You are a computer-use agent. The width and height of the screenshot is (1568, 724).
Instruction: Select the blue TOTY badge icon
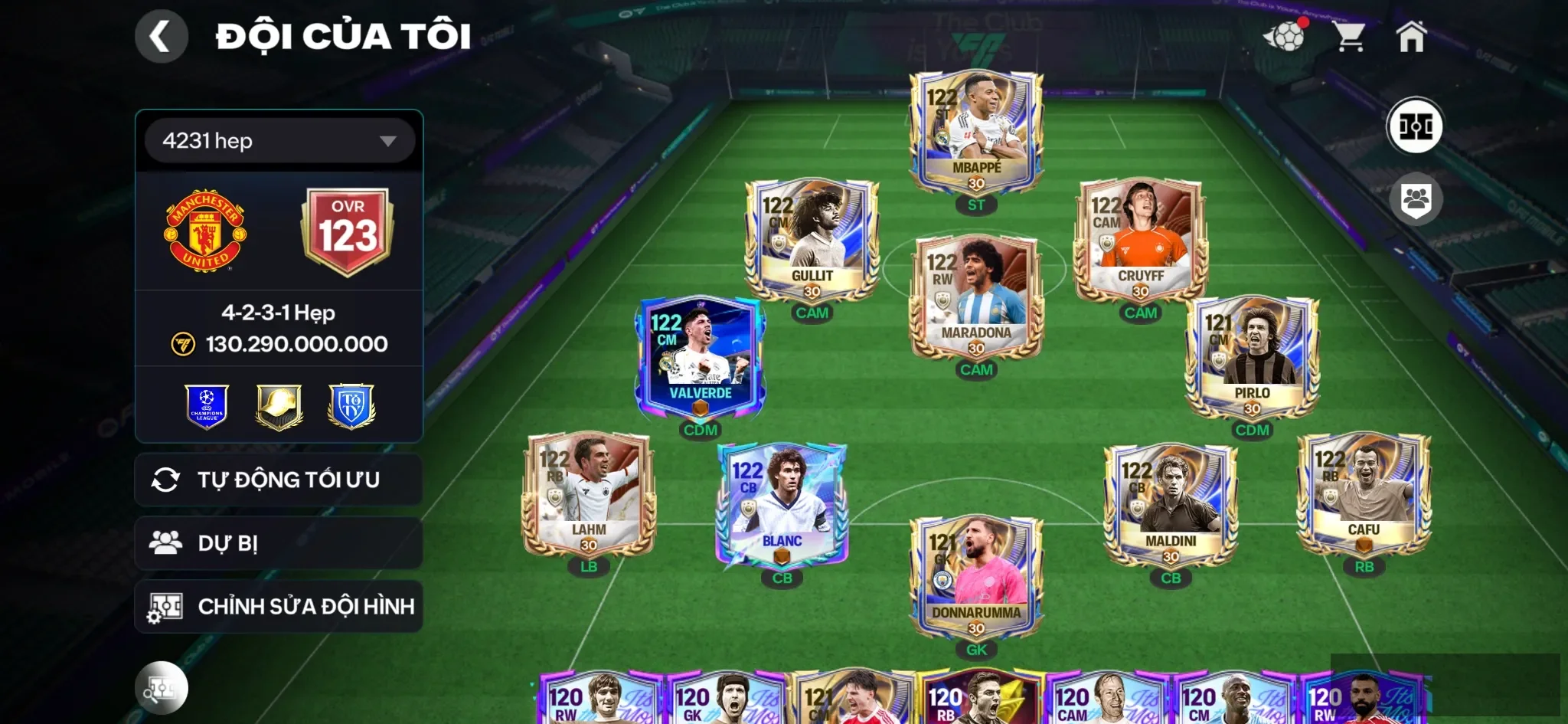tap(351, 407)
